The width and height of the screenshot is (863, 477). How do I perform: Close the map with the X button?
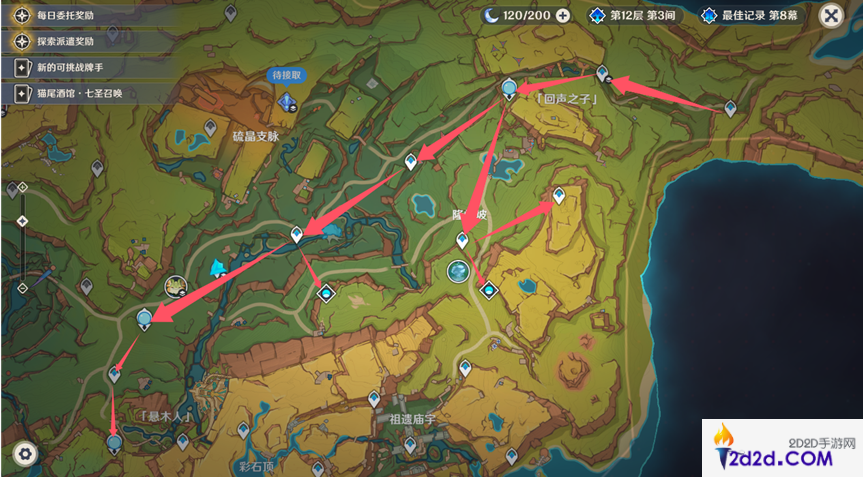click(829, 16)
